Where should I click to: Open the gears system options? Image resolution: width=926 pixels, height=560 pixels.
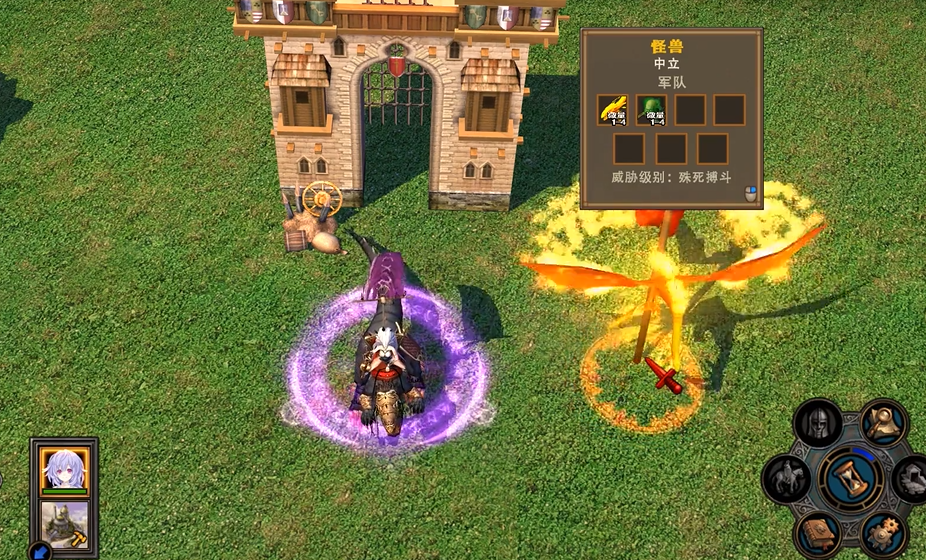pyautogui.click(x=882, y=532)
